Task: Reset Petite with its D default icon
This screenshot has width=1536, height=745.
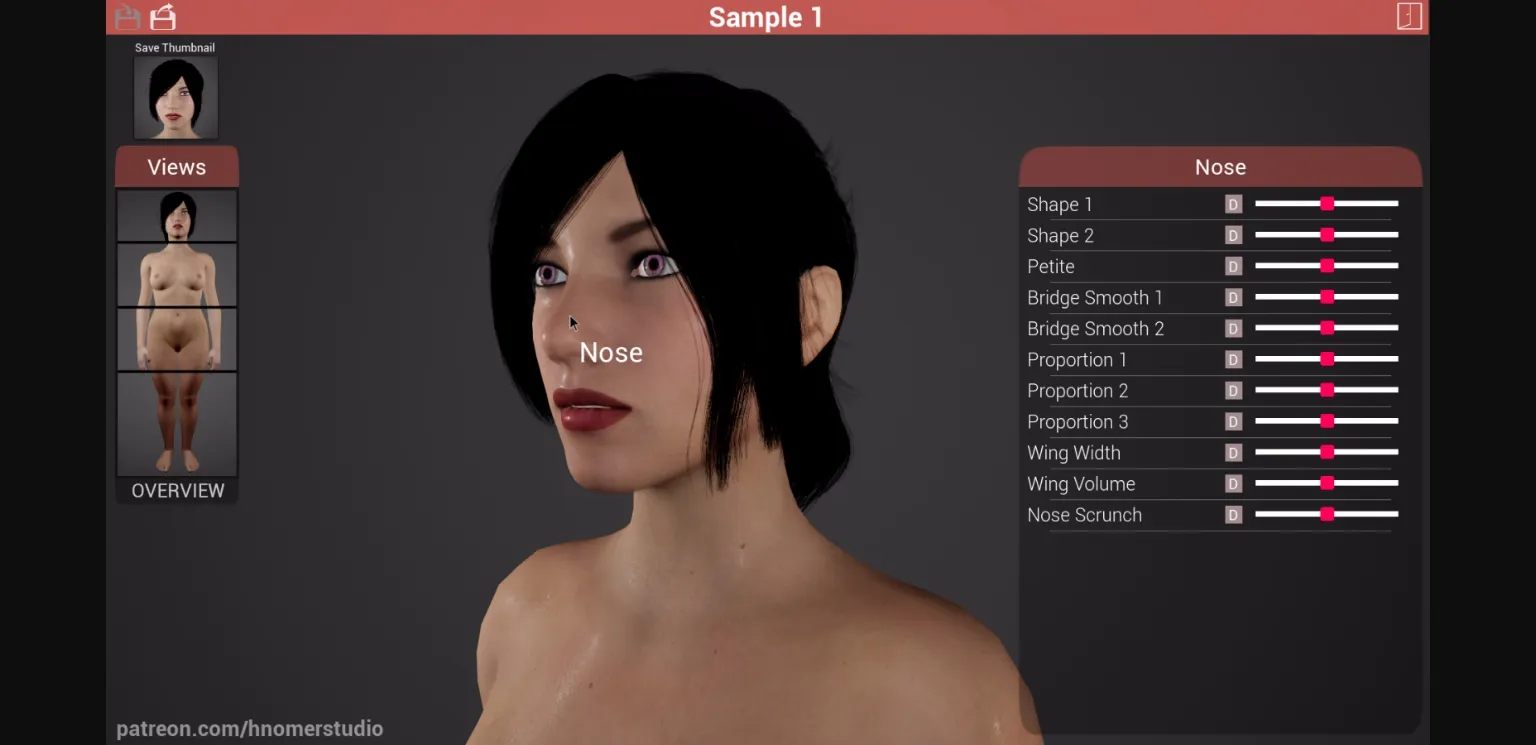Action: (x=1233, y=266)
